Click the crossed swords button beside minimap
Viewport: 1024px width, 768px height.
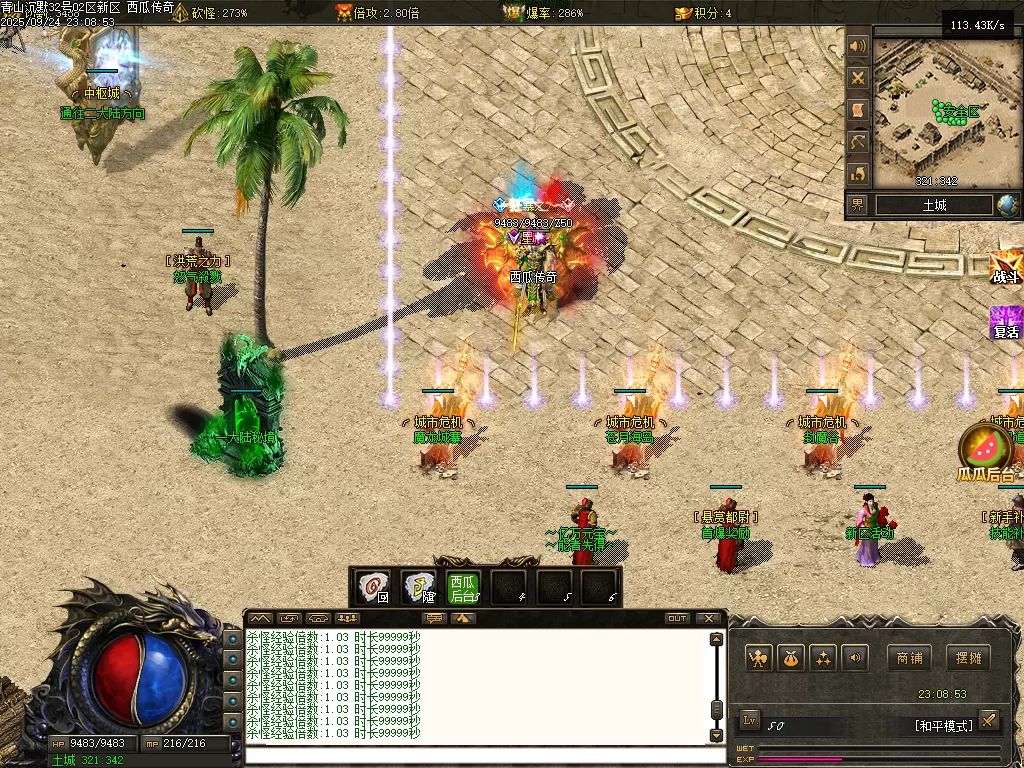(x=858, y=78)
